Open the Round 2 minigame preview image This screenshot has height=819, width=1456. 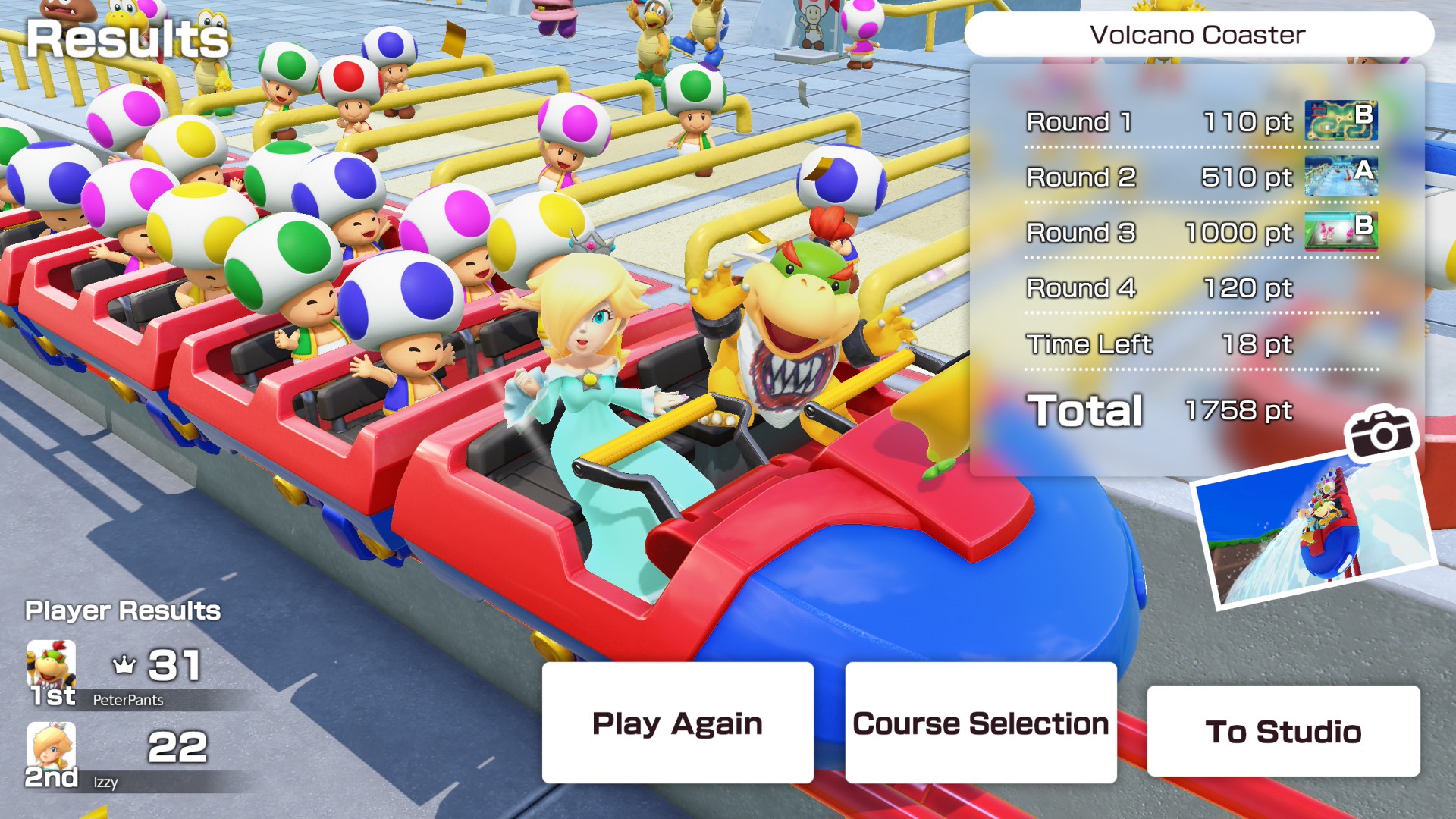coord(1341,176)
